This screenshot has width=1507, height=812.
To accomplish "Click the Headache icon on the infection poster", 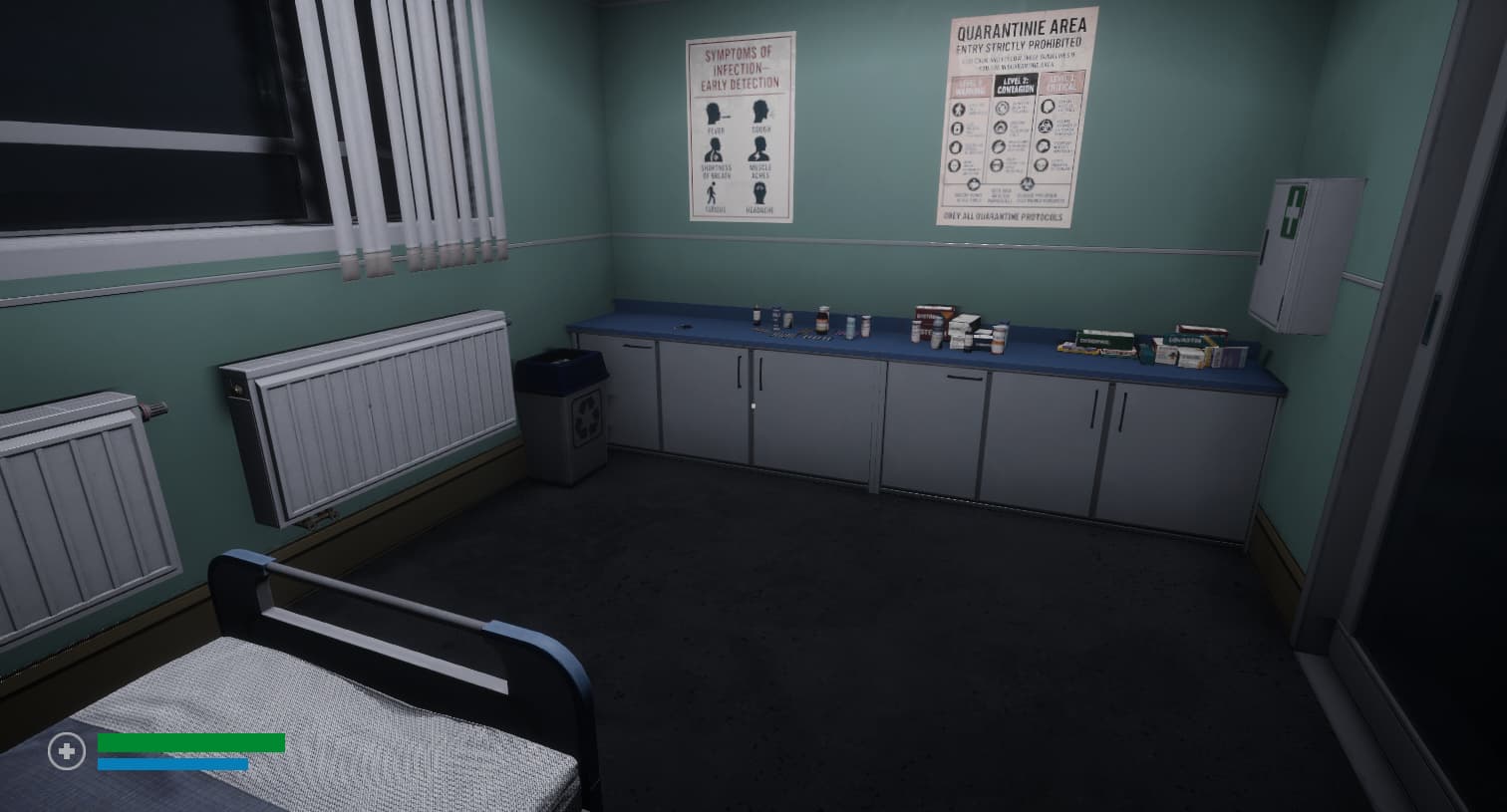I will click(x=759, y=194).
